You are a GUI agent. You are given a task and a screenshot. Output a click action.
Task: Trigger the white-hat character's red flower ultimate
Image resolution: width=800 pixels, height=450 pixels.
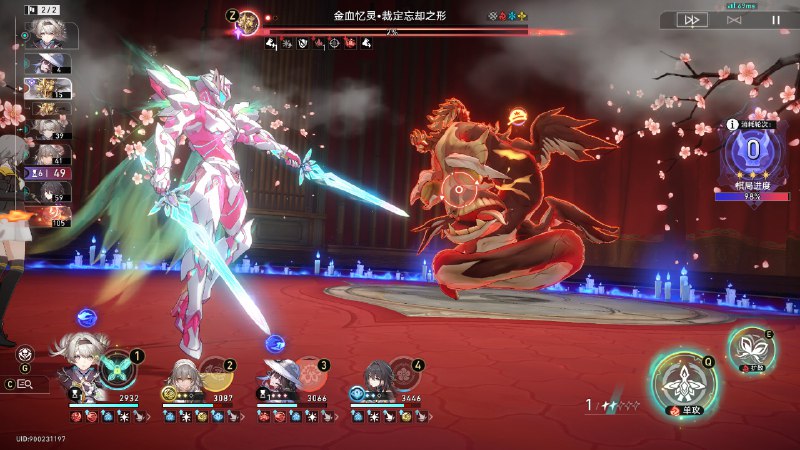pos(310,375)
